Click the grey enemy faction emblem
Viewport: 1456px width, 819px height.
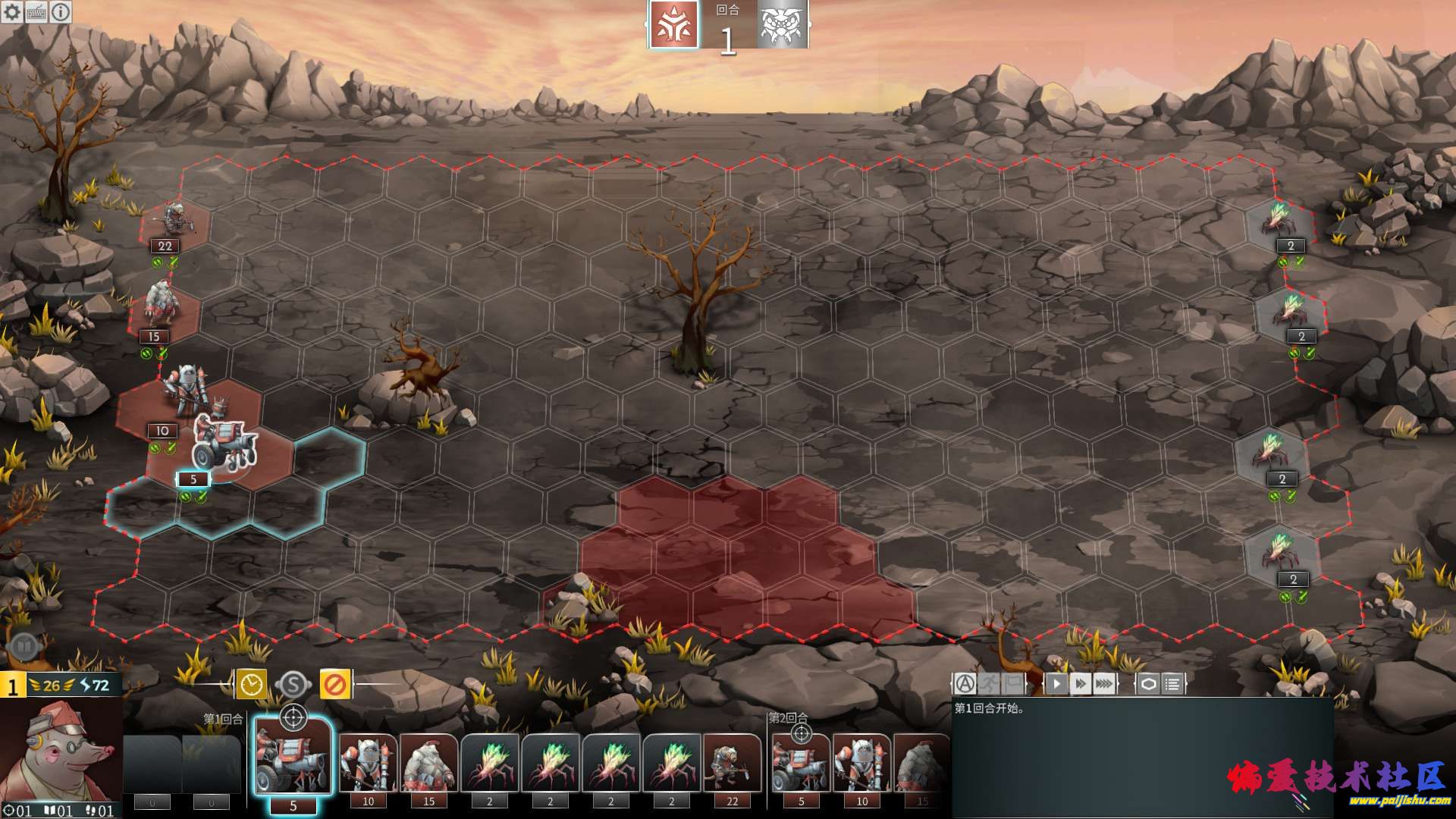781,25
